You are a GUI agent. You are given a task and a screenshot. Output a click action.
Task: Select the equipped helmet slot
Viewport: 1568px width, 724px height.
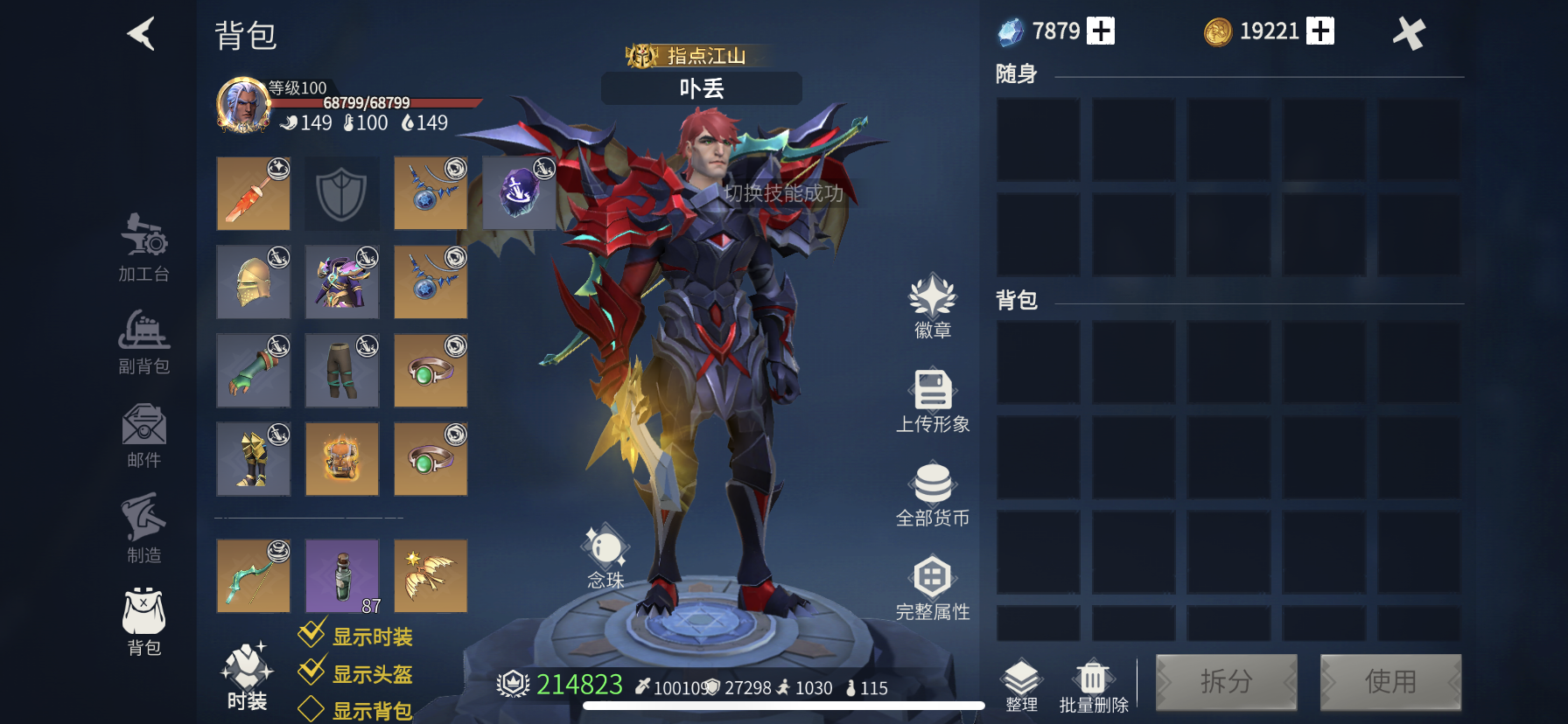pos(254,282)
